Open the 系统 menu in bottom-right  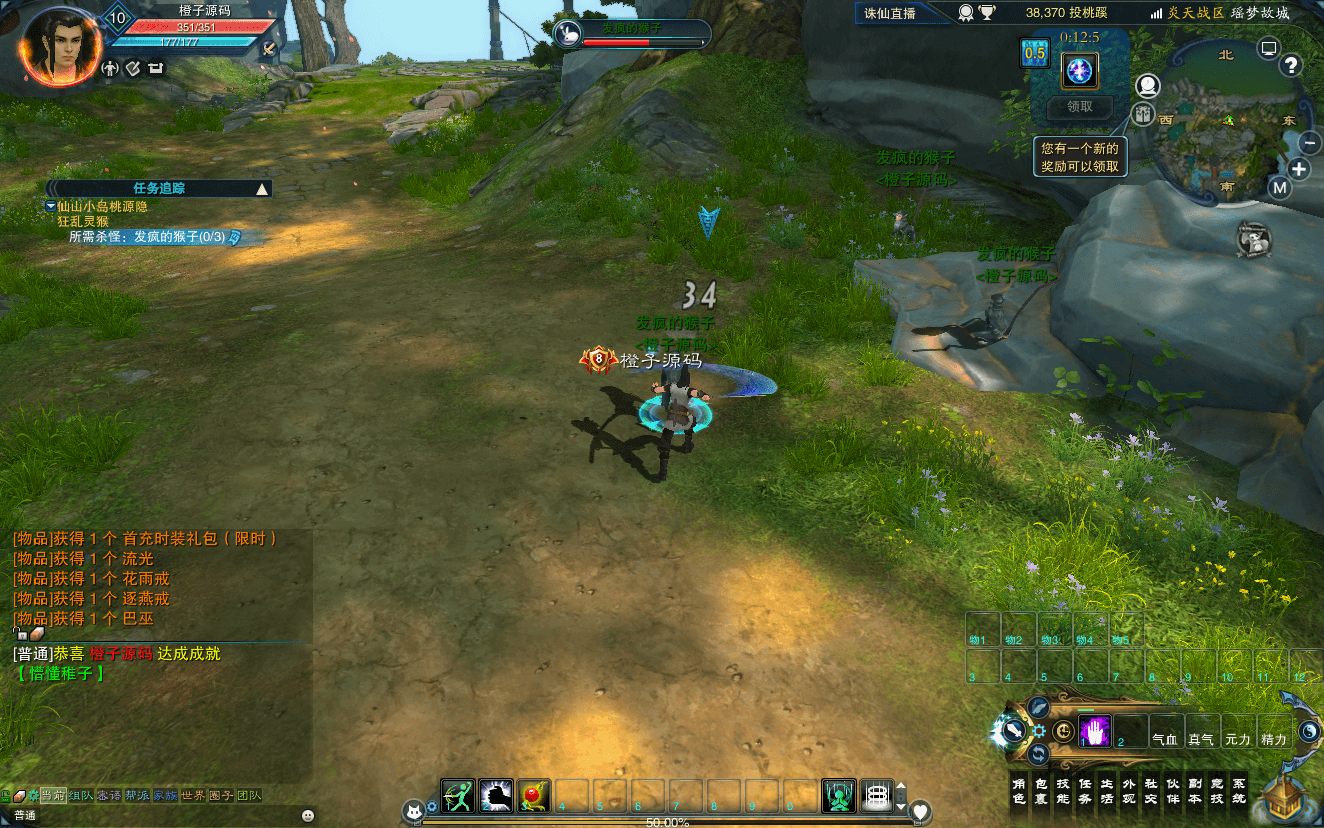(1239, 789)
